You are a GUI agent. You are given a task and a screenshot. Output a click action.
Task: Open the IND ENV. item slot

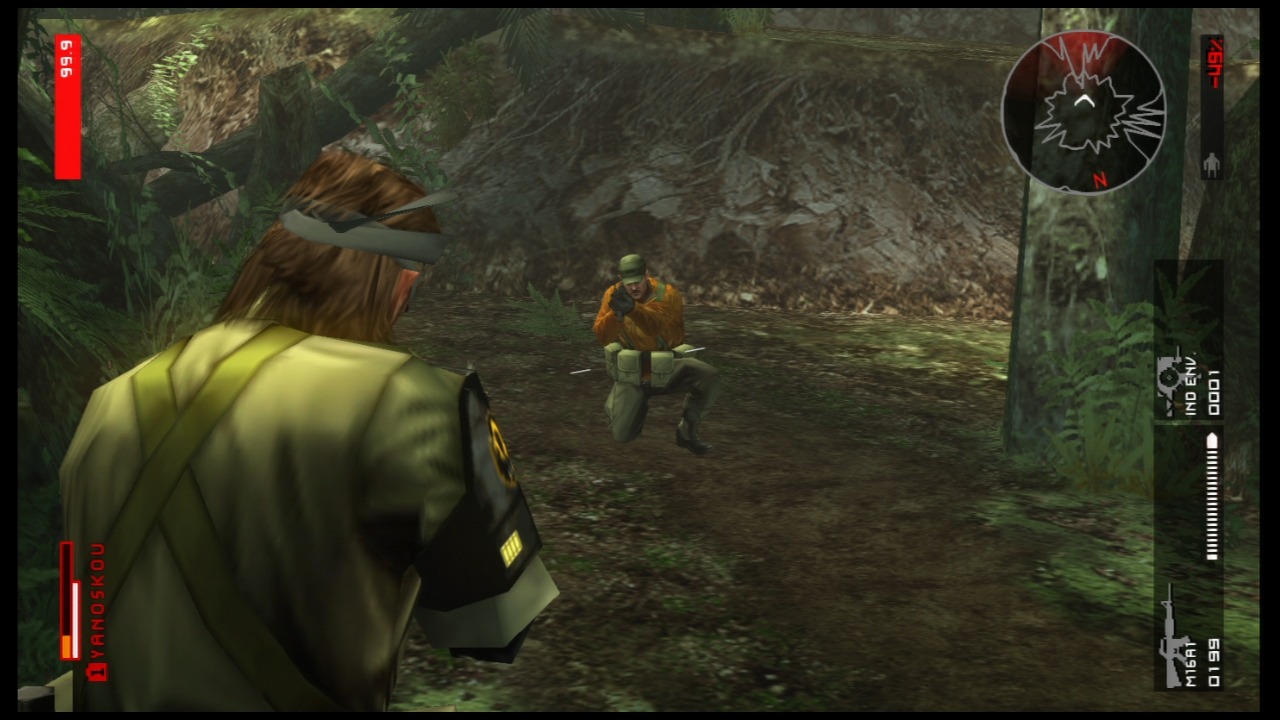point(1188,382)
